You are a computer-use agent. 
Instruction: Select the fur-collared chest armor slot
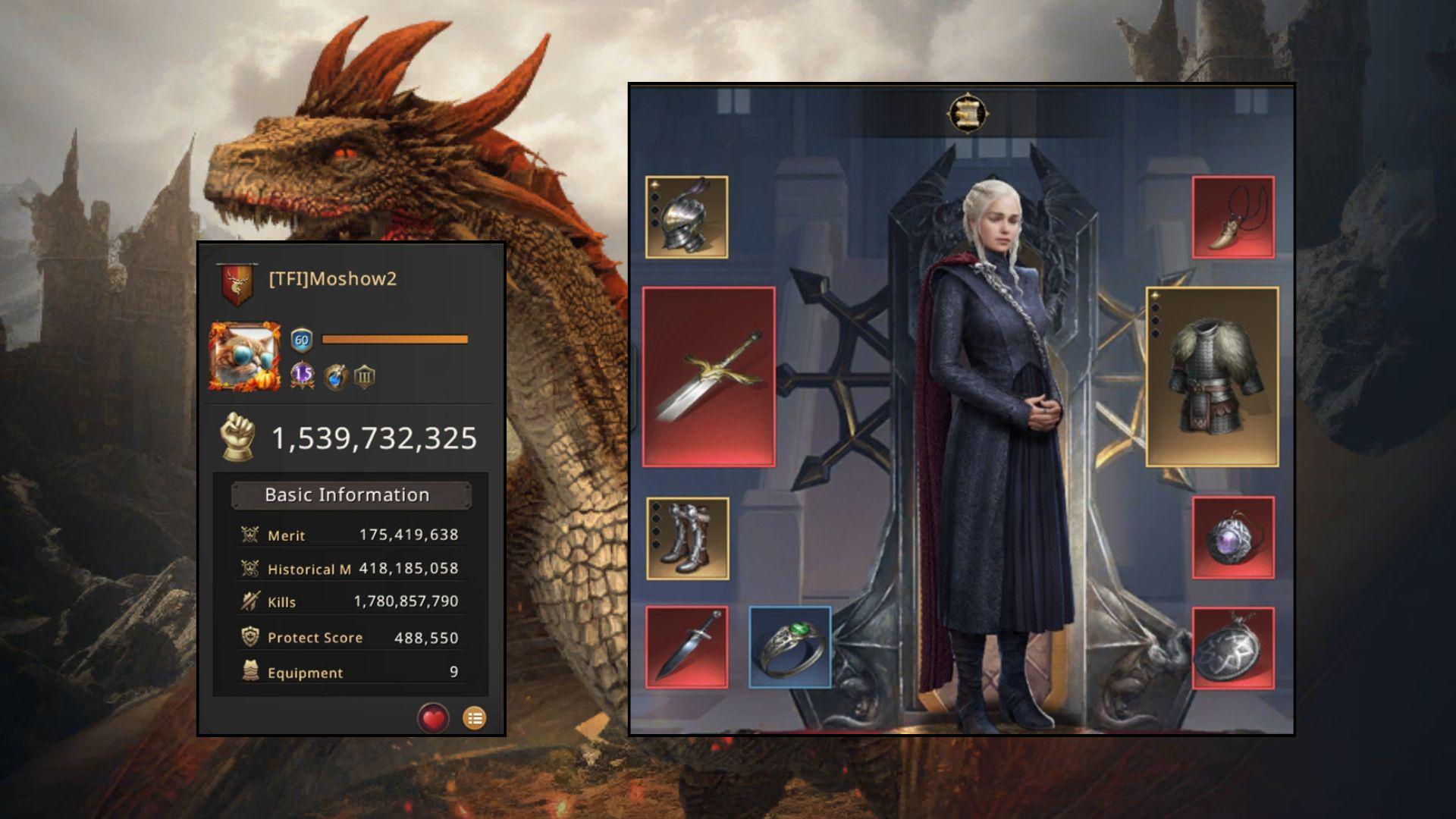(x=1212, y=376)
